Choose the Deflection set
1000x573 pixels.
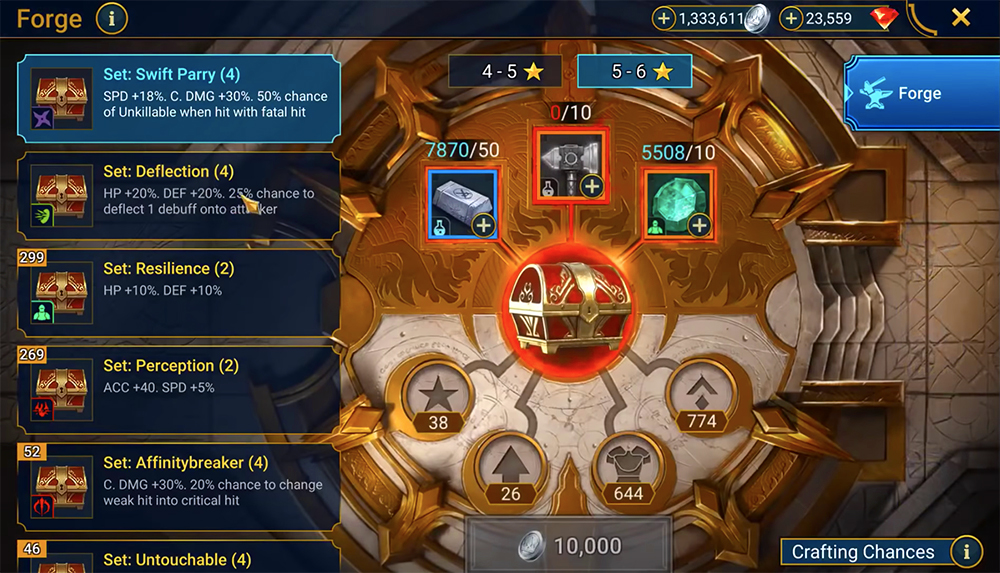pyautogui.click(x=178, y=191)
